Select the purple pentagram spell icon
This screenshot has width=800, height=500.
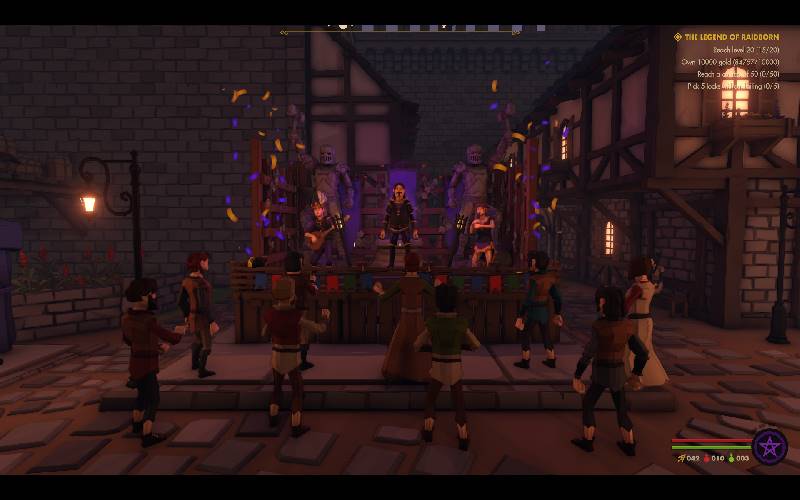770,445
